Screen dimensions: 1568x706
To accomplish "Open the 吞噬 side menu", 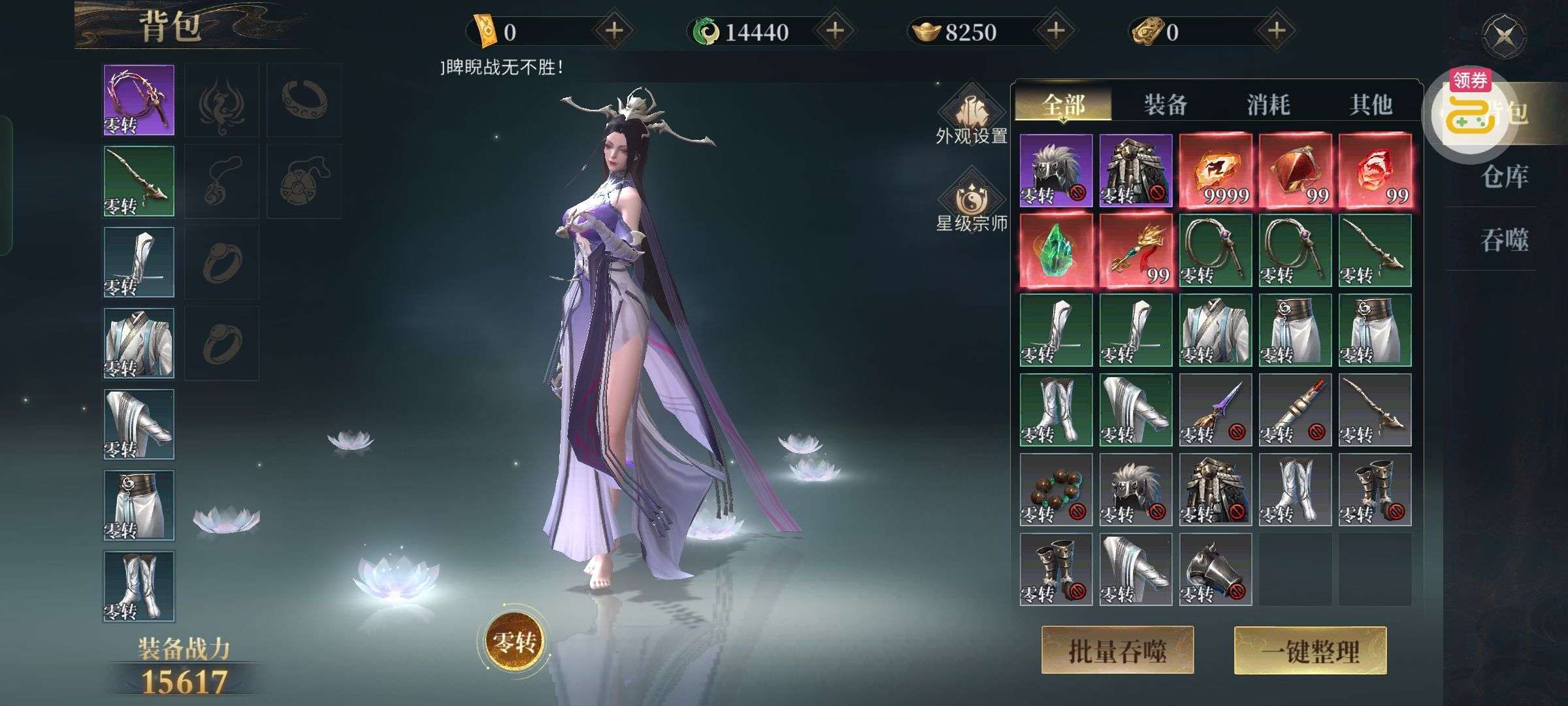I will click(x=1505, y=240).
